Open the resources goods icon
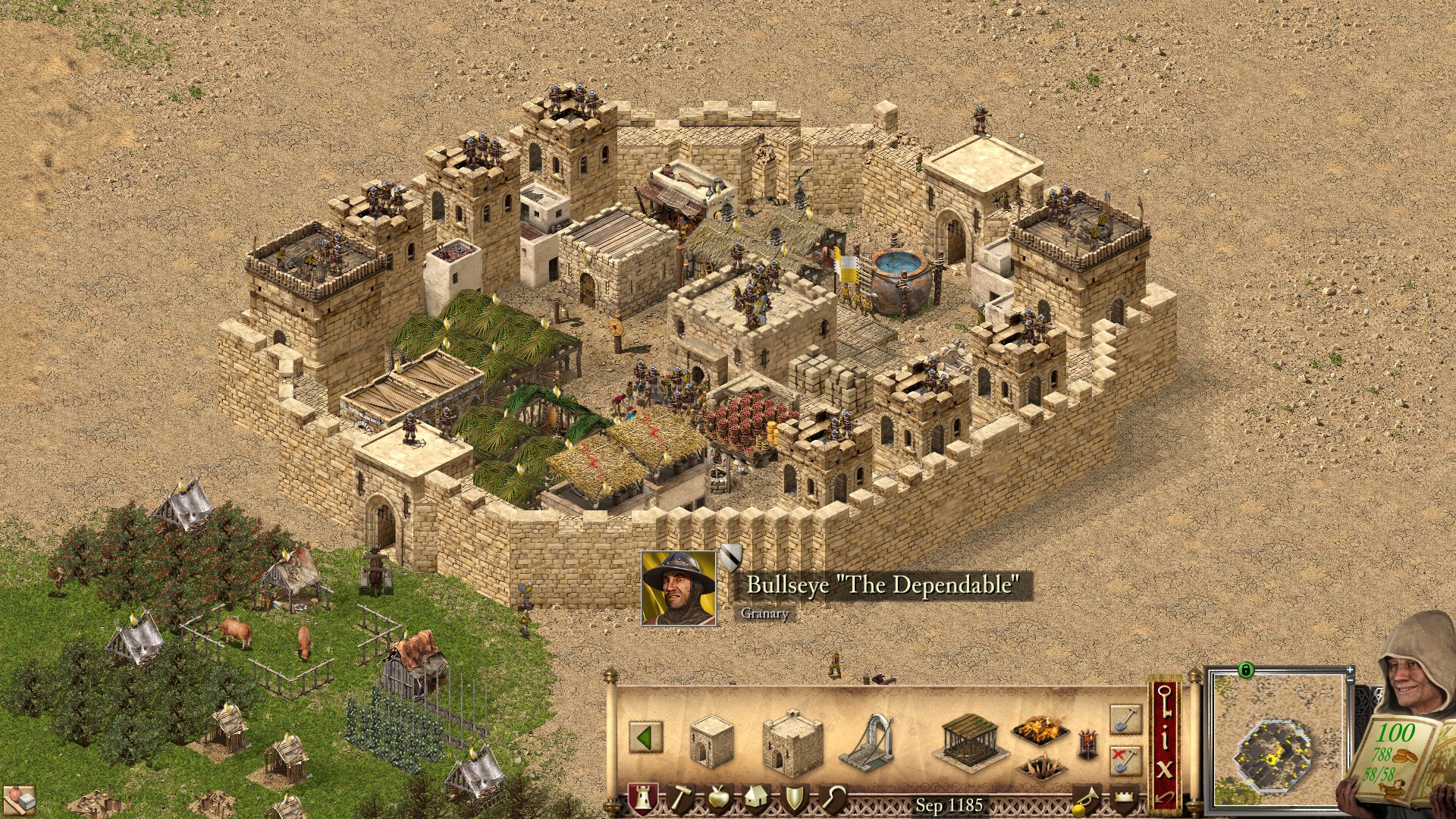The height and width of the screenshot is (819, 1456). [20, 801]
